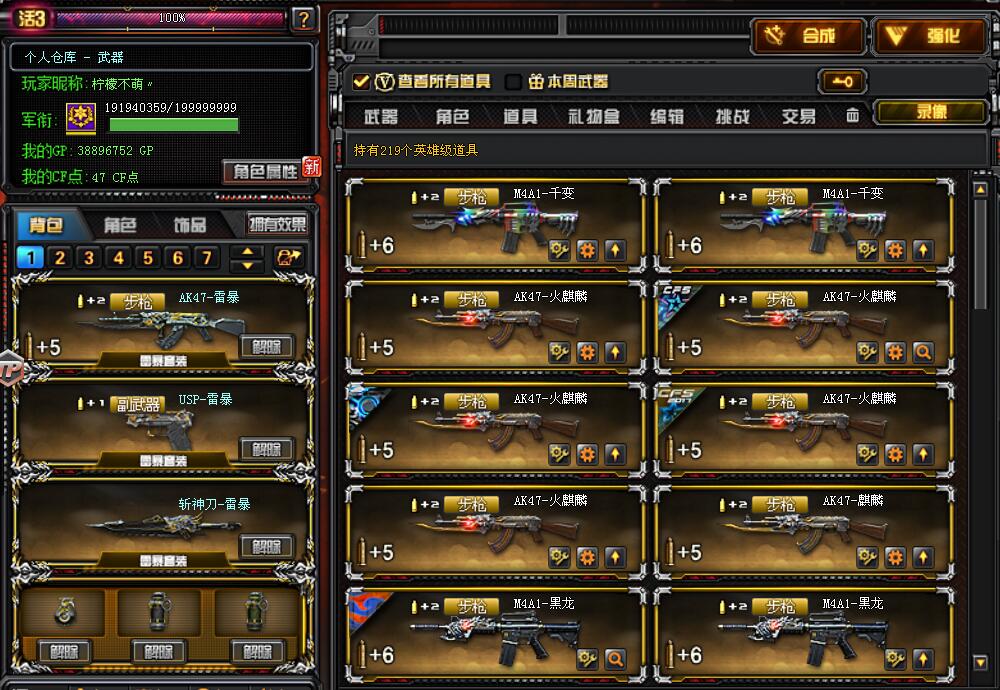Click the 录像 replay button
The image size is (1000, 690).
930,113
